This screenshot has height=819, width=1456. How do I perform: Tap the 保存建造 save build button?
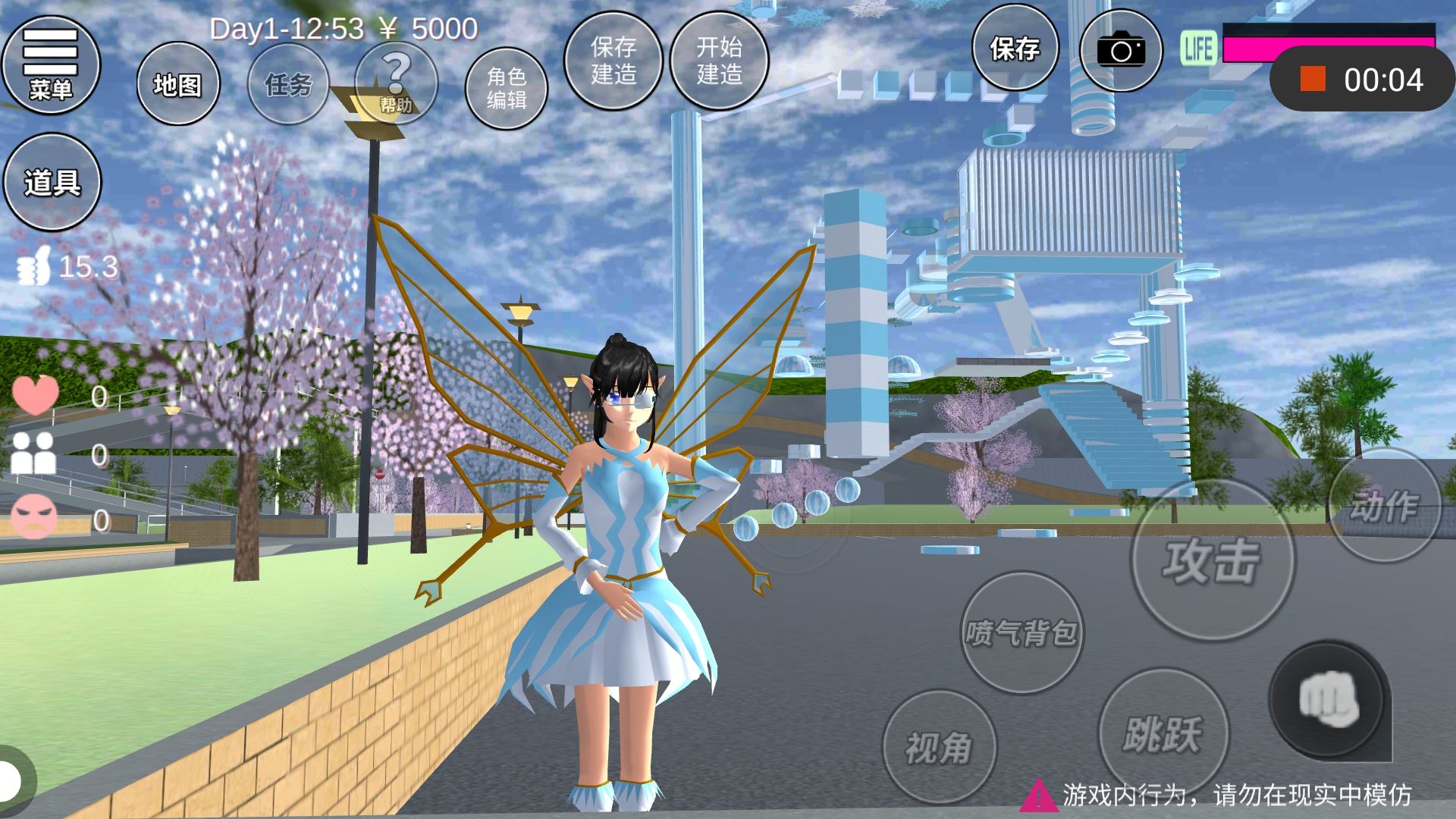613,61
